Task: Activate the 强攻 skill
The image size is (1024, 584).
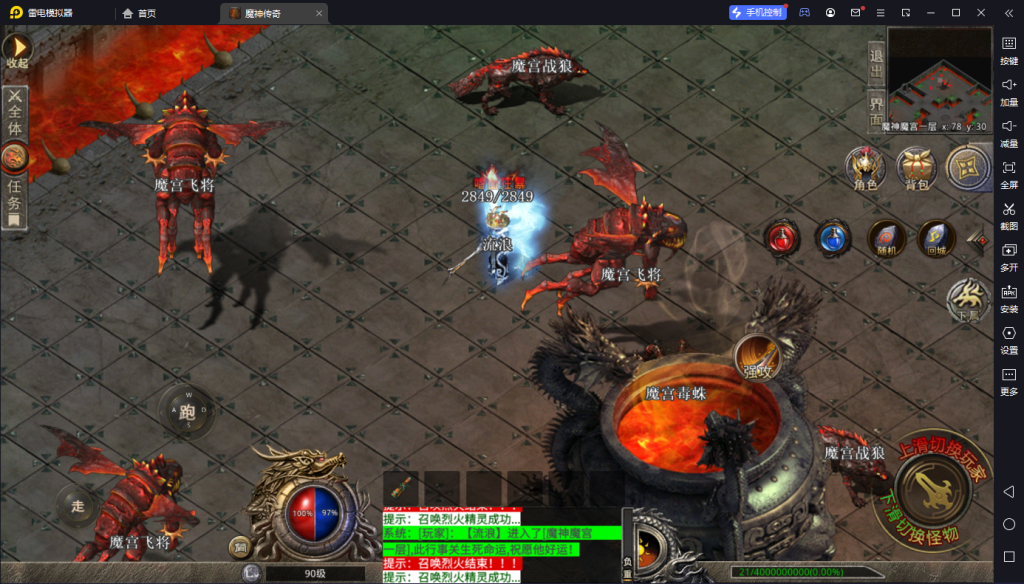Action: pos(756,358)
